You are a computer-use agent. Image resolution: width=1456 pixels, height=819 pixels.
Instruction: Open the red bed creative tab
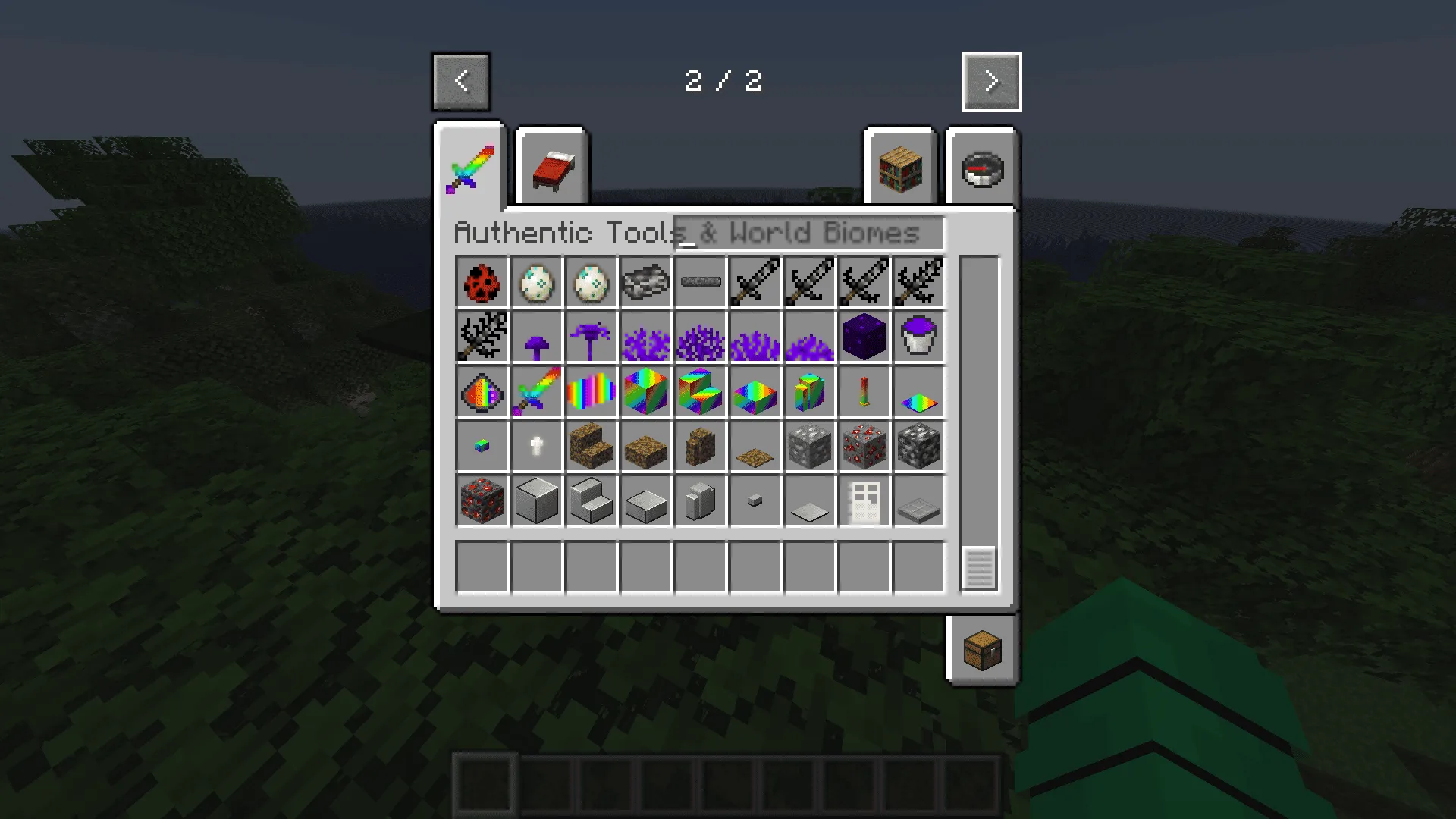pos(551,168)
